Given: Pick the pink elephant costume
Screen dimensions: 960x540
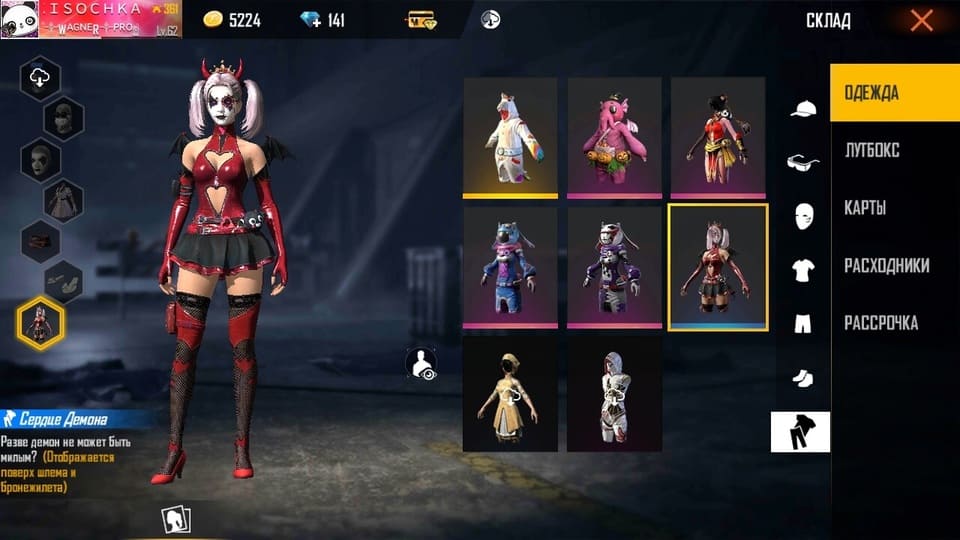Looking at the screenshot, I should pos(615,137).
